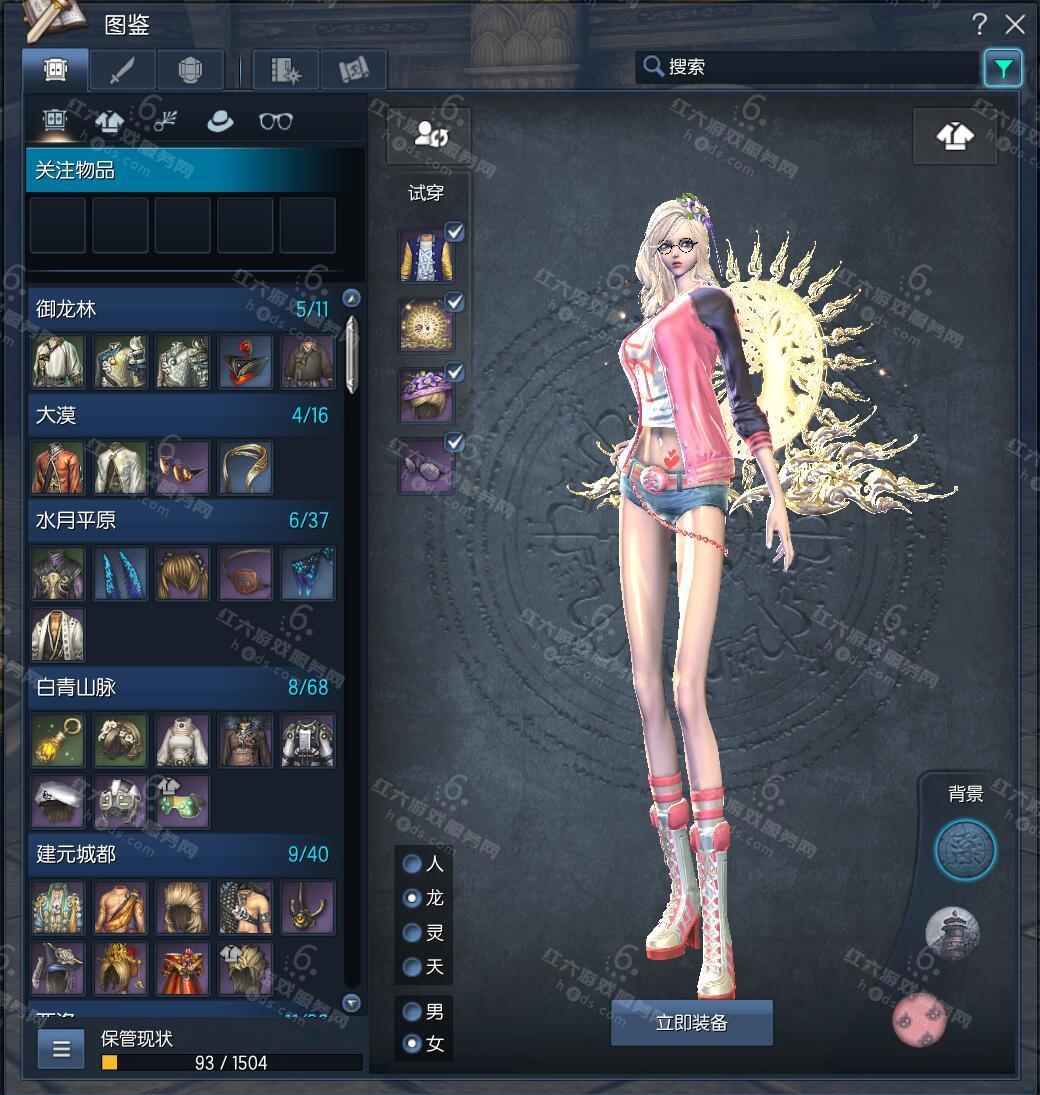This screenshot has width=1040, height=1095.
Task: Open the hamburger menu beside 保管现状
Action: click(61, 1049)
